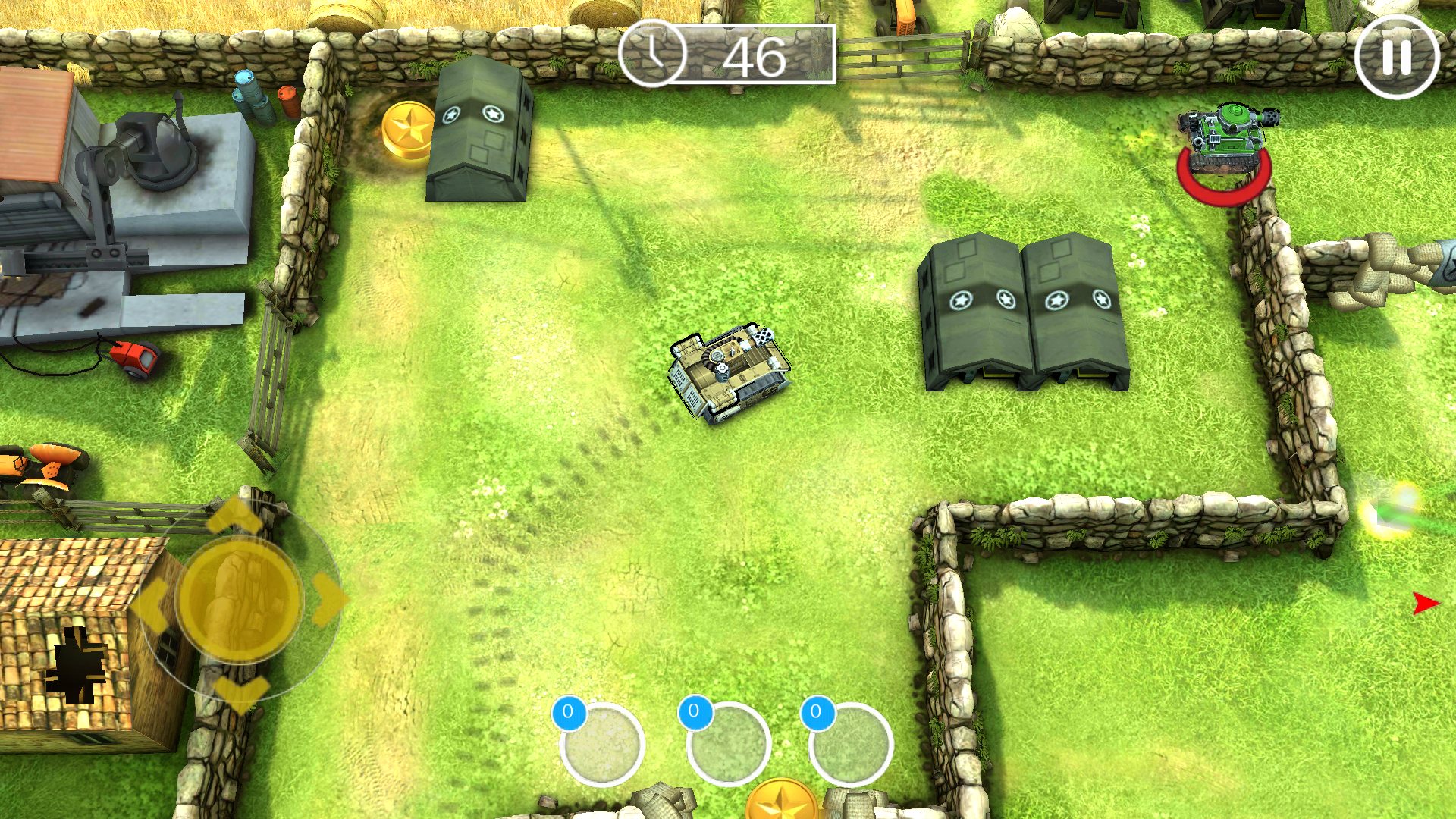This screenshot has height=819, width=1456.
Task: Pause the game
Action: coord(1396,57)
